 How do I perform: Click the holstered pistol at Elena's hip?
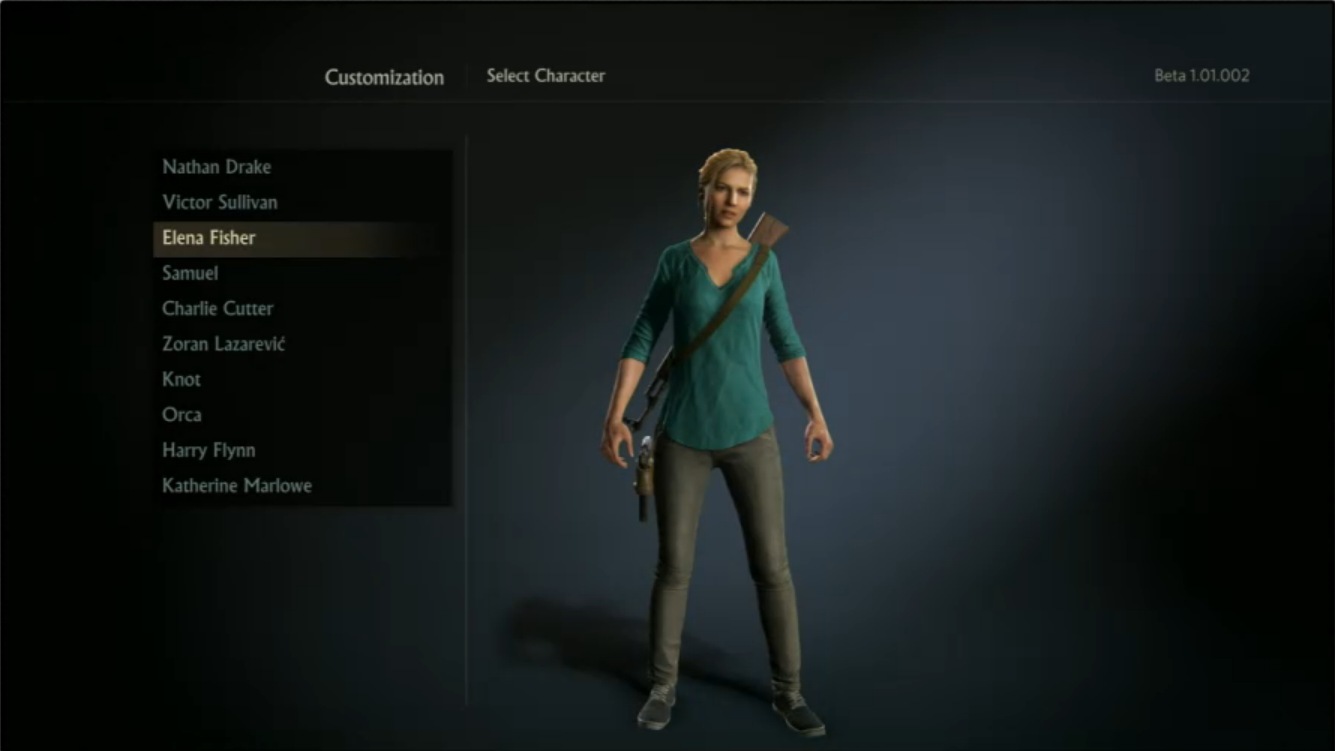click(643, 470)
